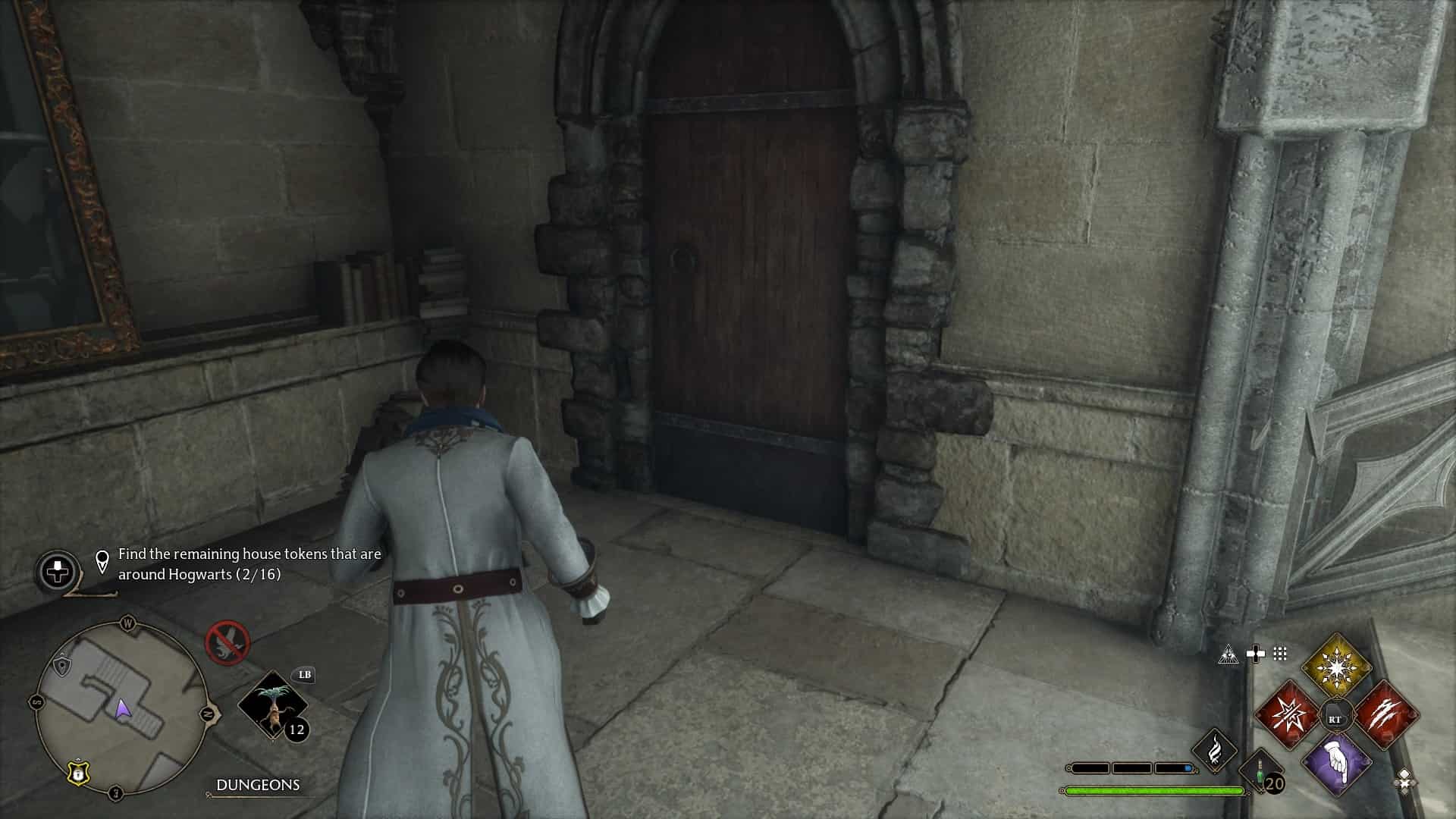Click the triangle eye Revelio icon
The image size is (1456, 819).
point(1228,654)
